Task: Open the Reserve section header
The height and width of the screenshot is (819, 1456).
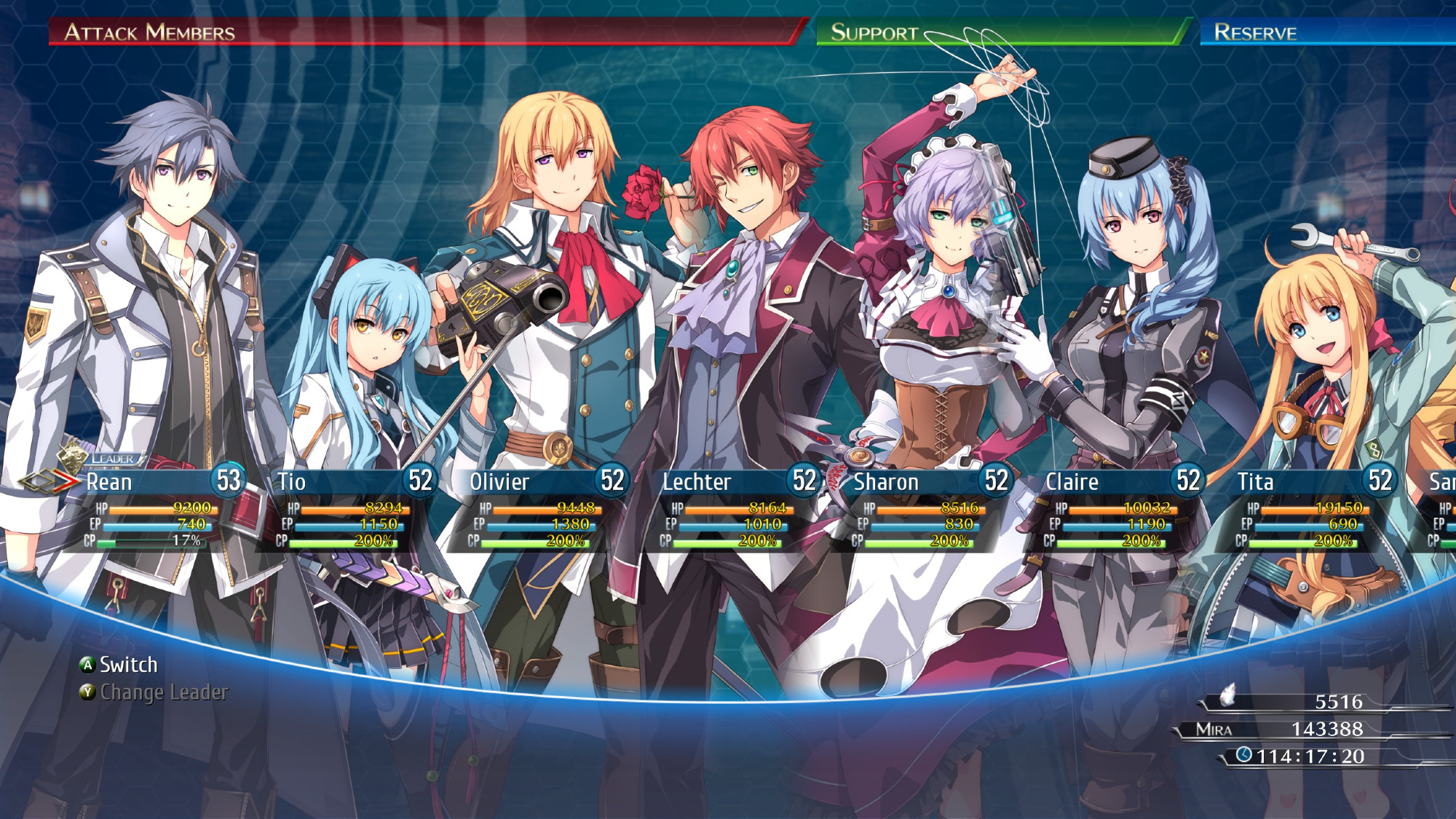Action: pos(1255,33)
